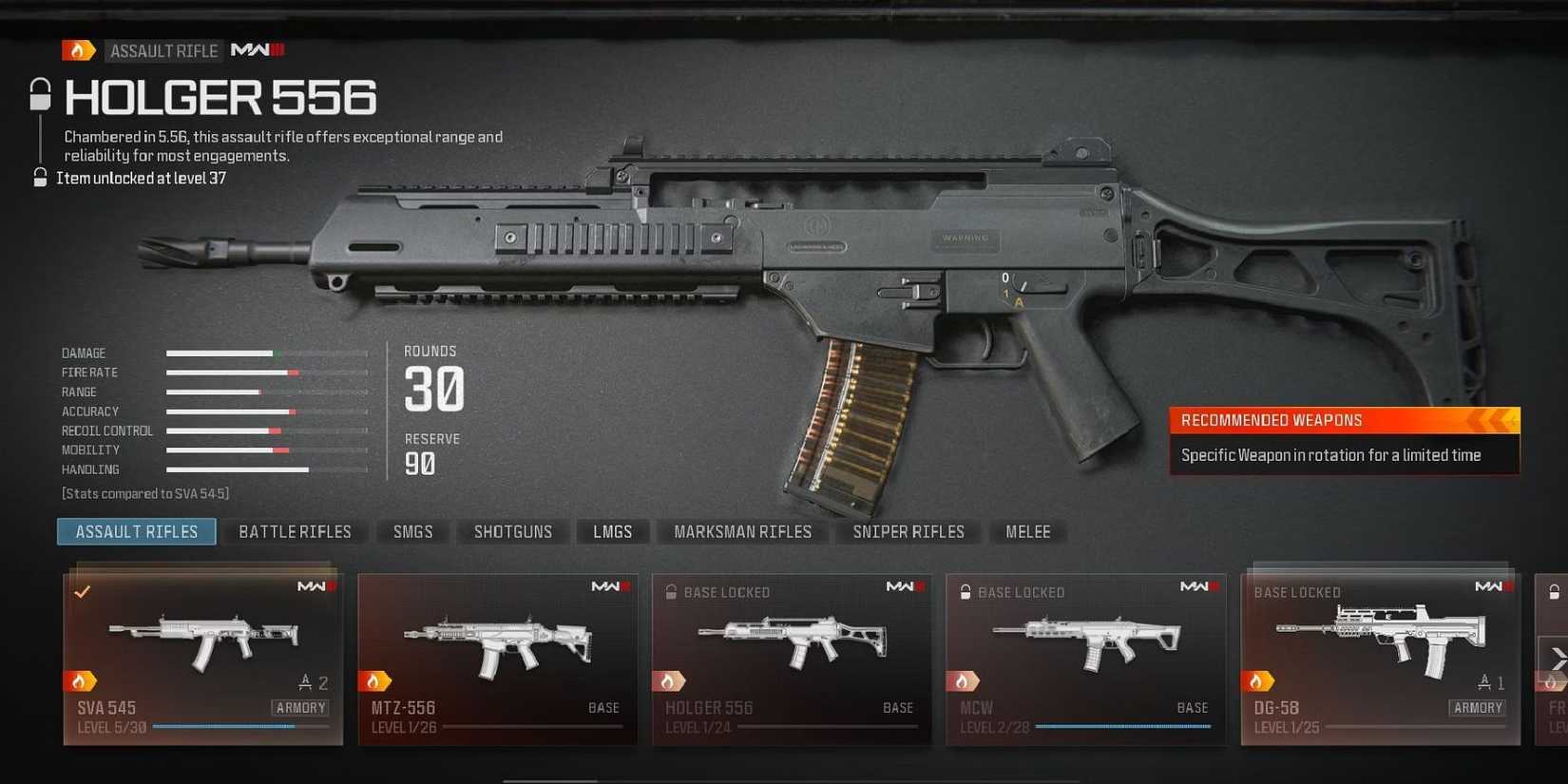Image resolution: width=1568 pixels, height=784 pixels.
Task: Click the checkmark on the equipped SVA 545
Action: (82, 591)
